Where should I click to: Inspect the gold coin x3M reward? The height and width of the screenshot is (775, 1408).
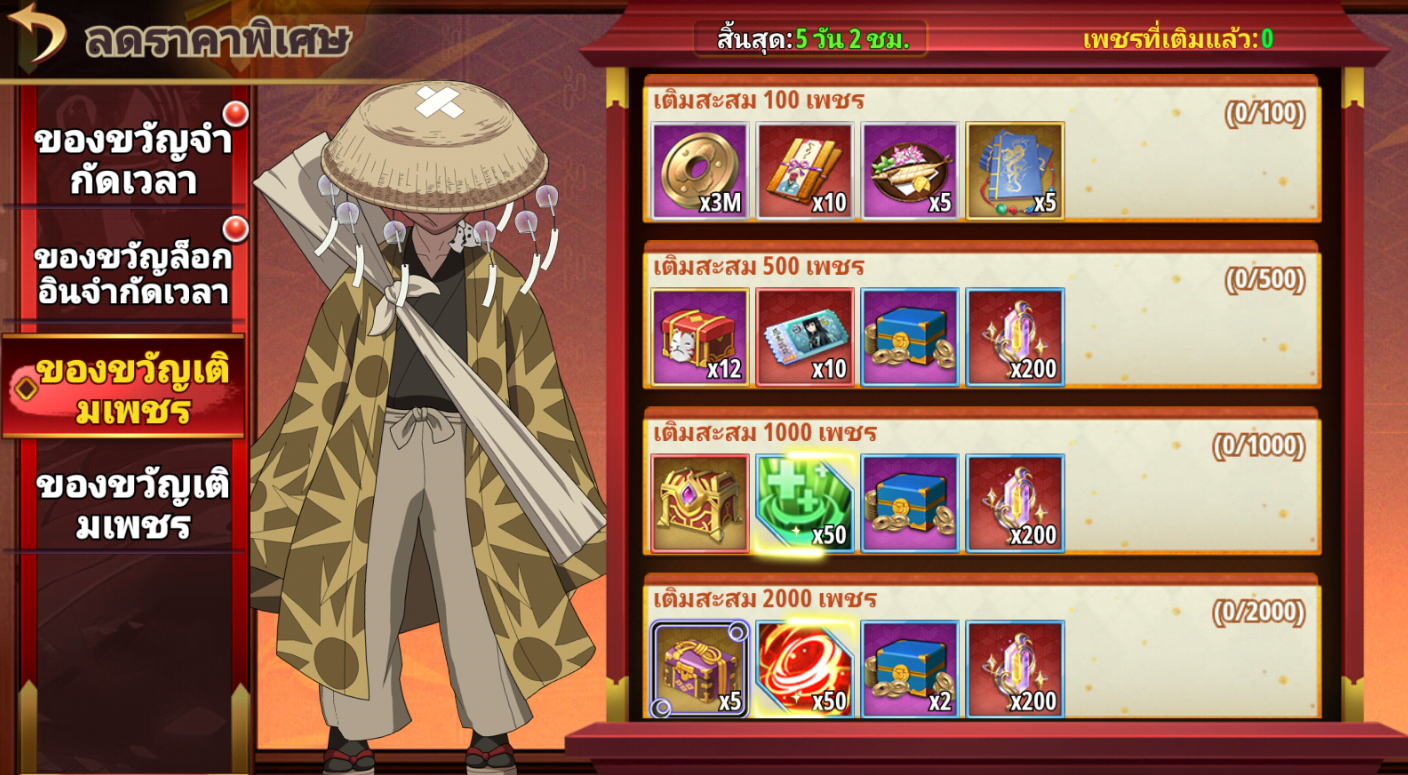click(x=700, y=170)
